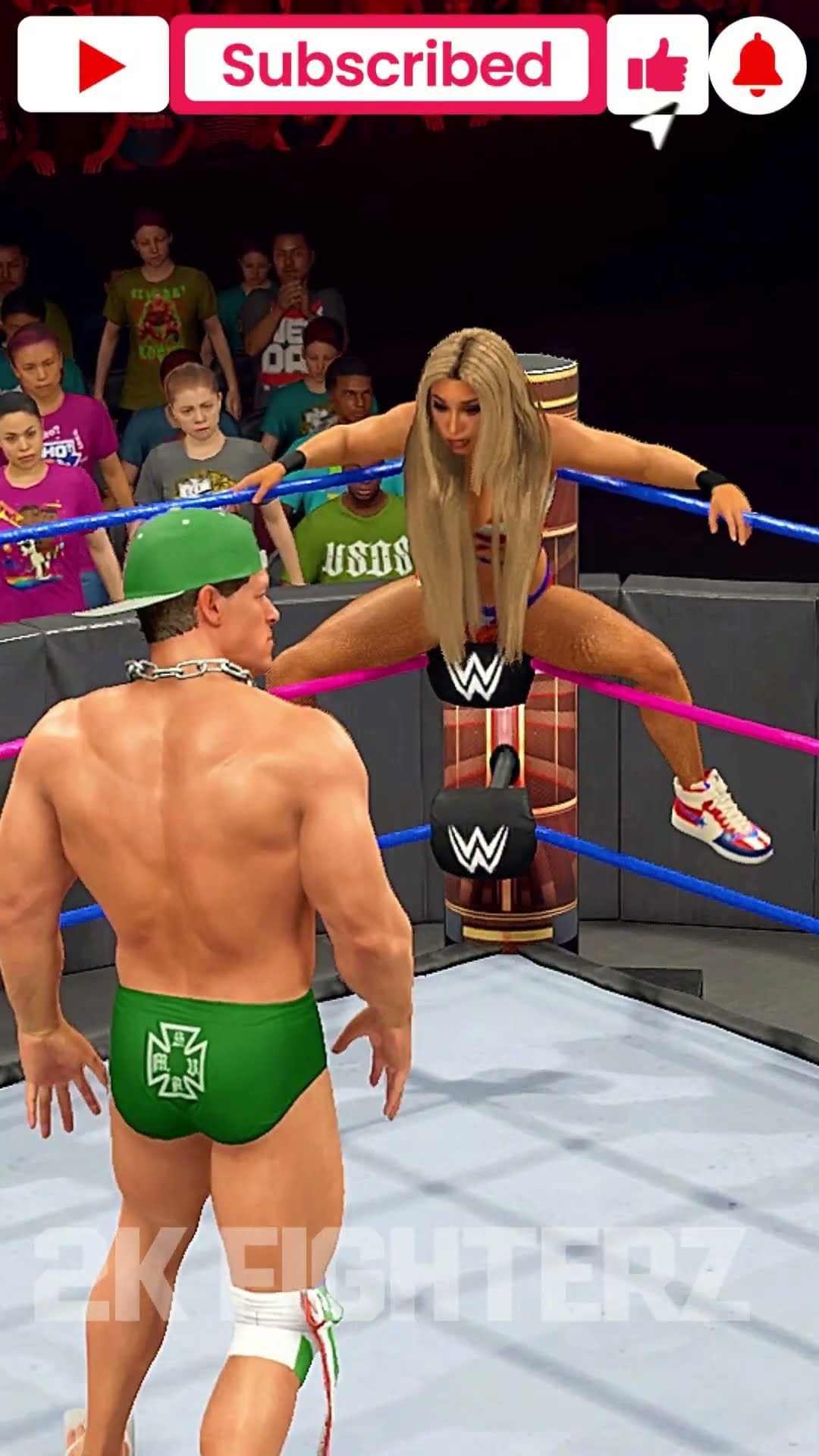Tap the red thumbs-up like icon
Viewport: 819px width, 1456px height.
click(x=657, y=65)
